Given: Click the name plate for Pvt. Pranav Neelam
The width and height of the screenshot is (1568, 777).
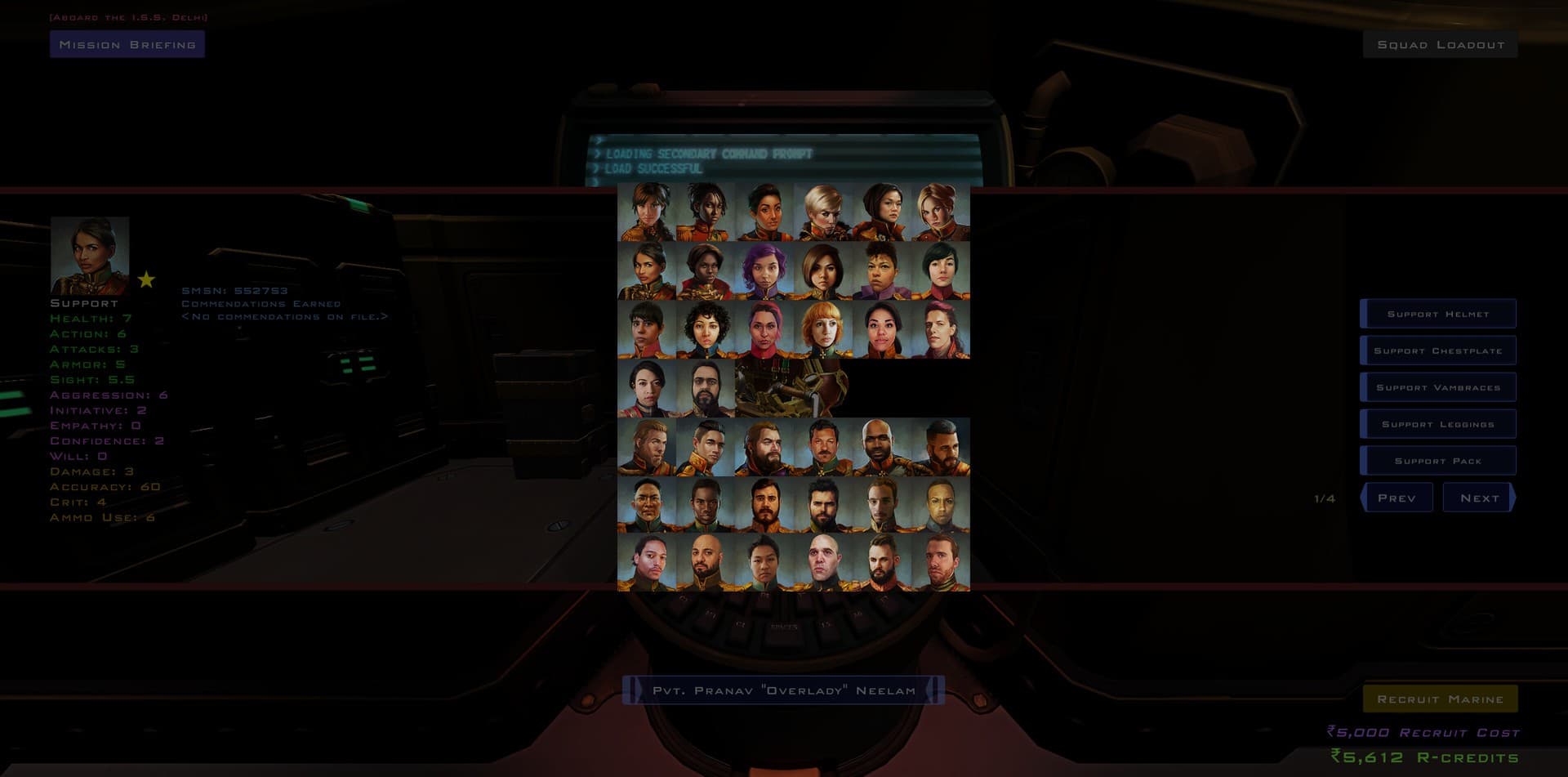Looking at the screenshot, I should click(x=784, y=690).
